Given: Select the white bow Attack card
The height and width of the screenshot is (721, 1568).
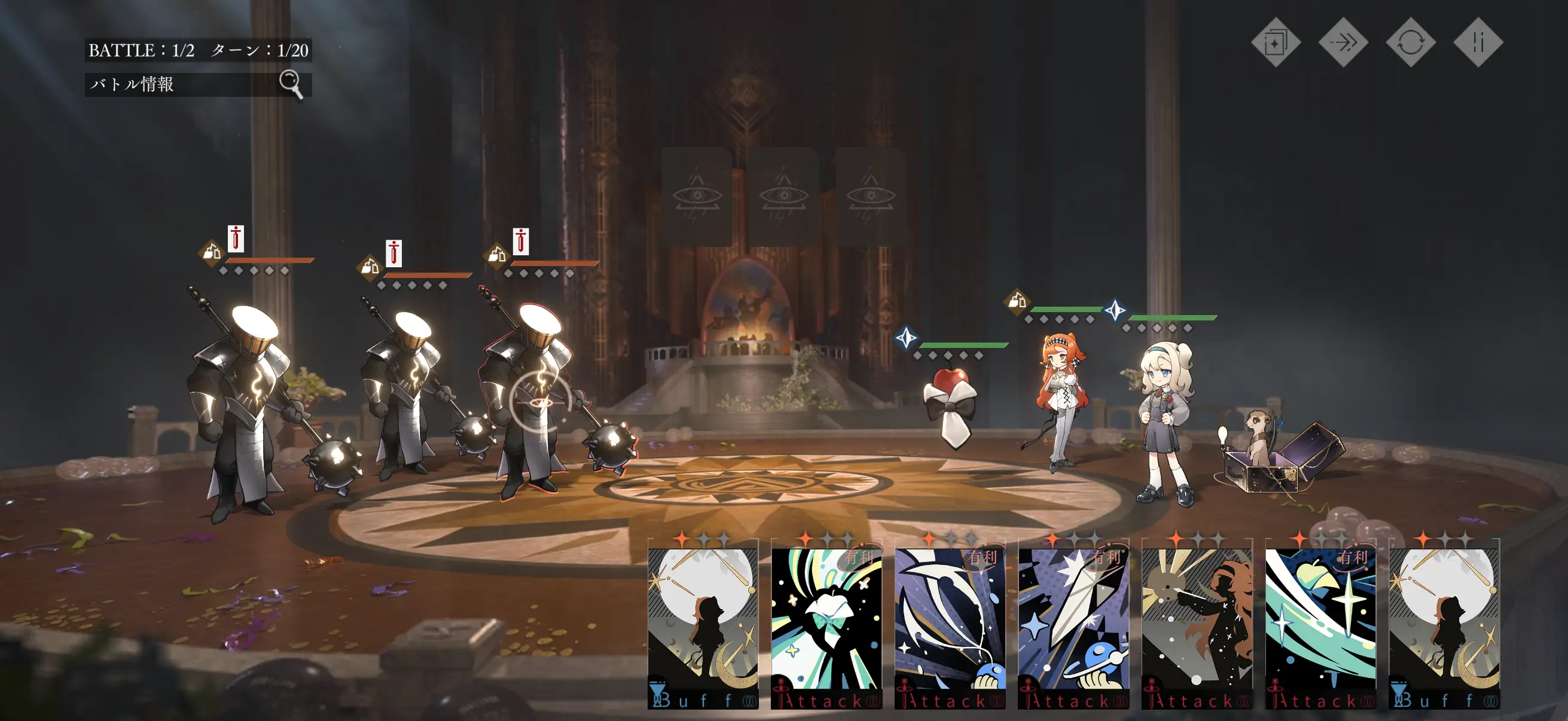Looking at the screenshot, I should pos(826,627).
